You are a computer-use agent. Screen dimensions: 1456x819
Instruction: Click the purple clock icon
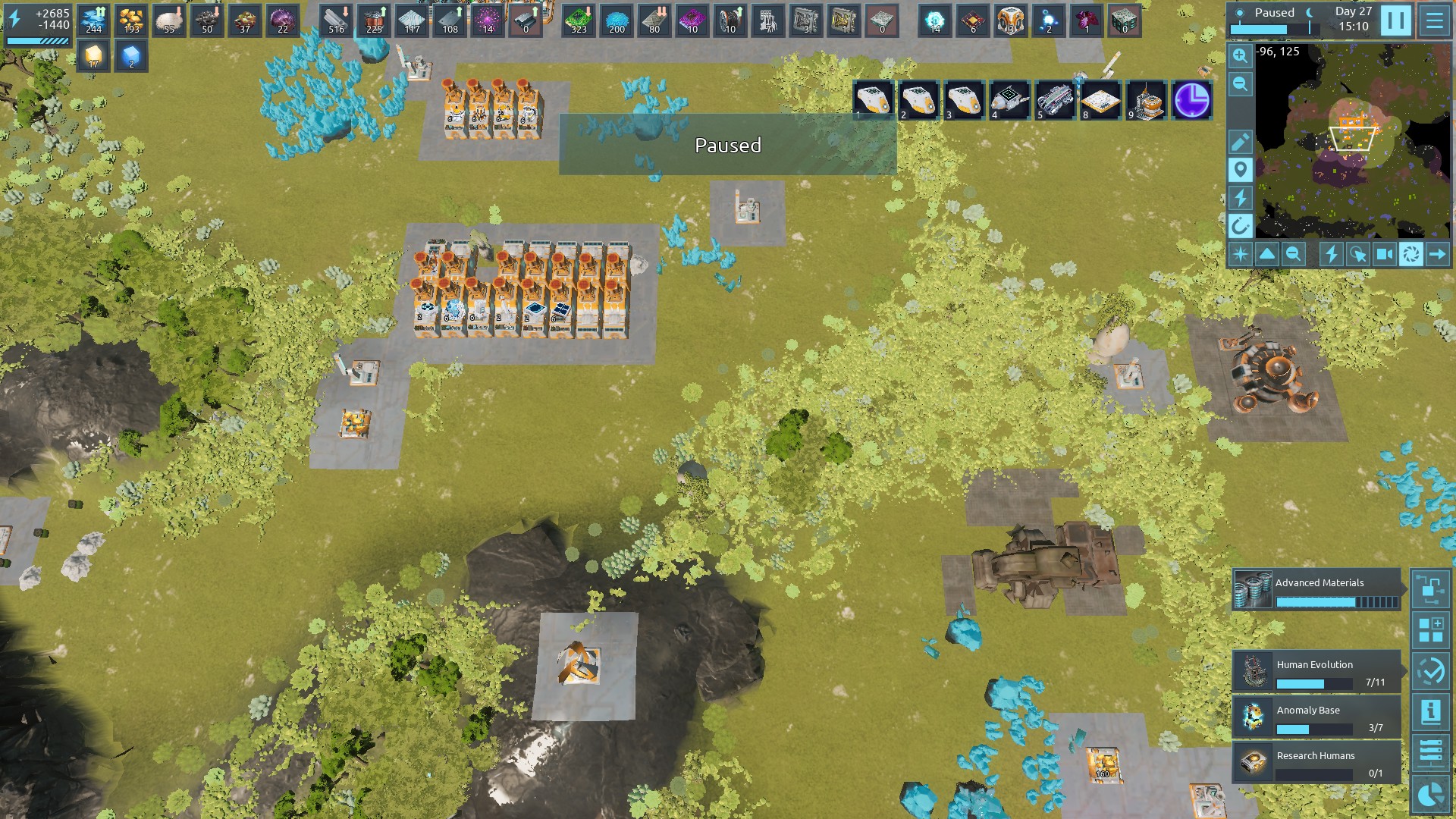1191,100
